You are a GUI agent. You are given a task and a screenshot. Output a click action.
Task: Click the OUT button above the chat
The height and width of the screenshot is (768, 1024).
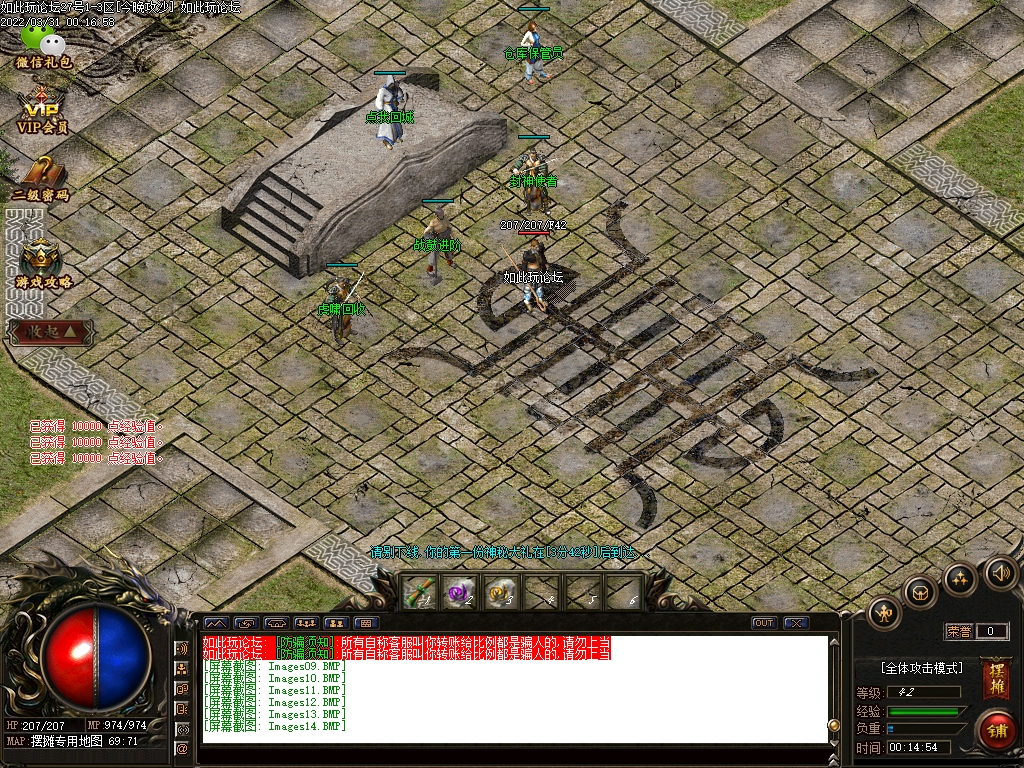point(764,623)
